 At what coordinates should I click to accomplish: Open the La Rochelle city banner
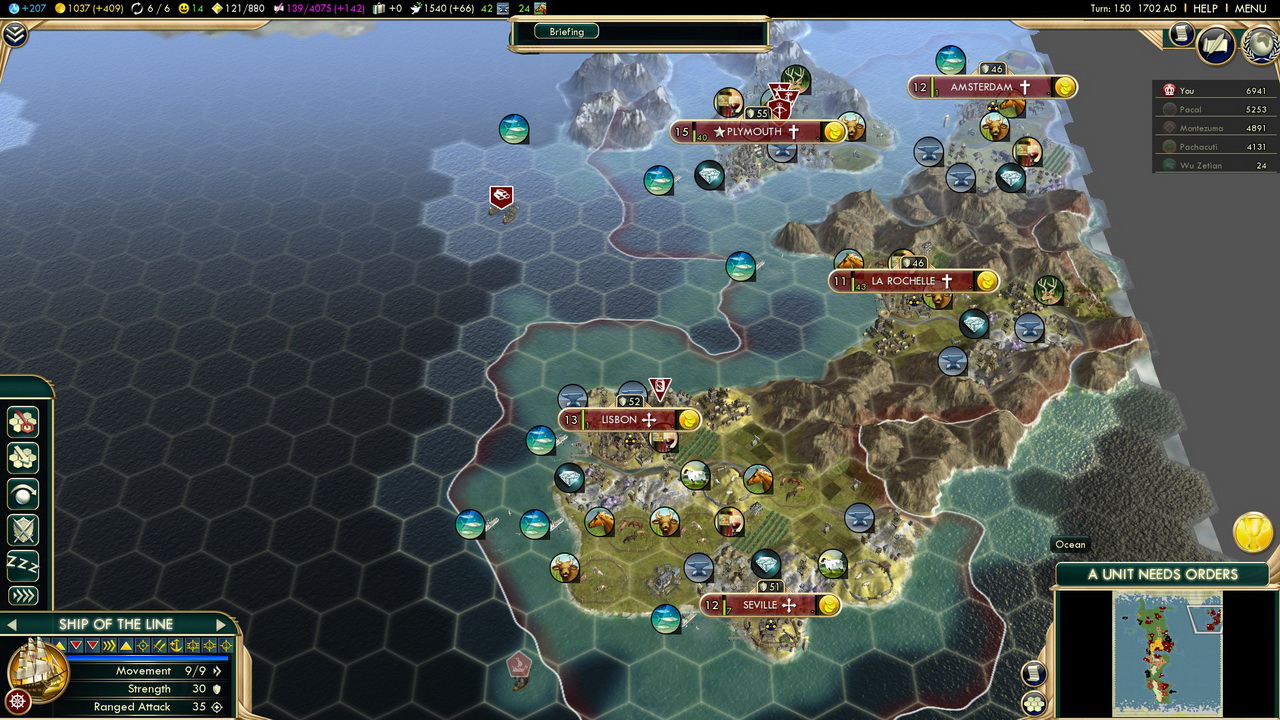[903, 282]
